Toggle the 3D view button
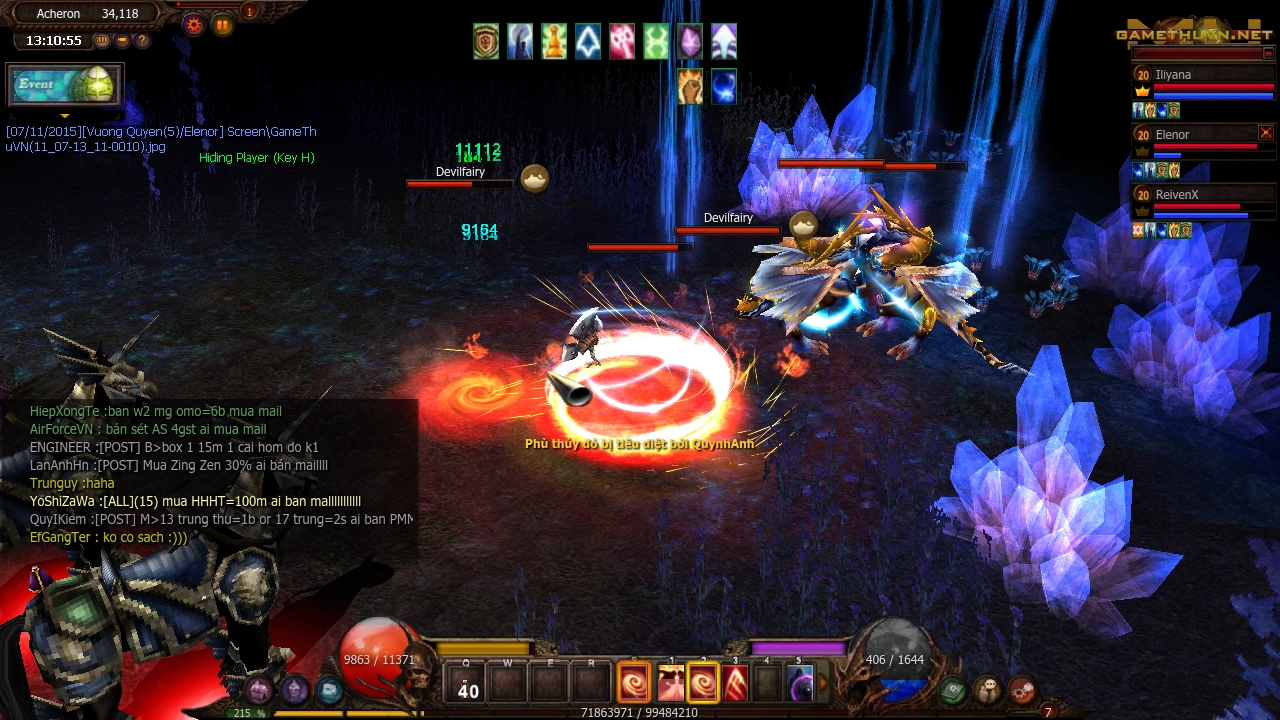Viewport: 1280px width, 720px height. (x=102, y=41)
